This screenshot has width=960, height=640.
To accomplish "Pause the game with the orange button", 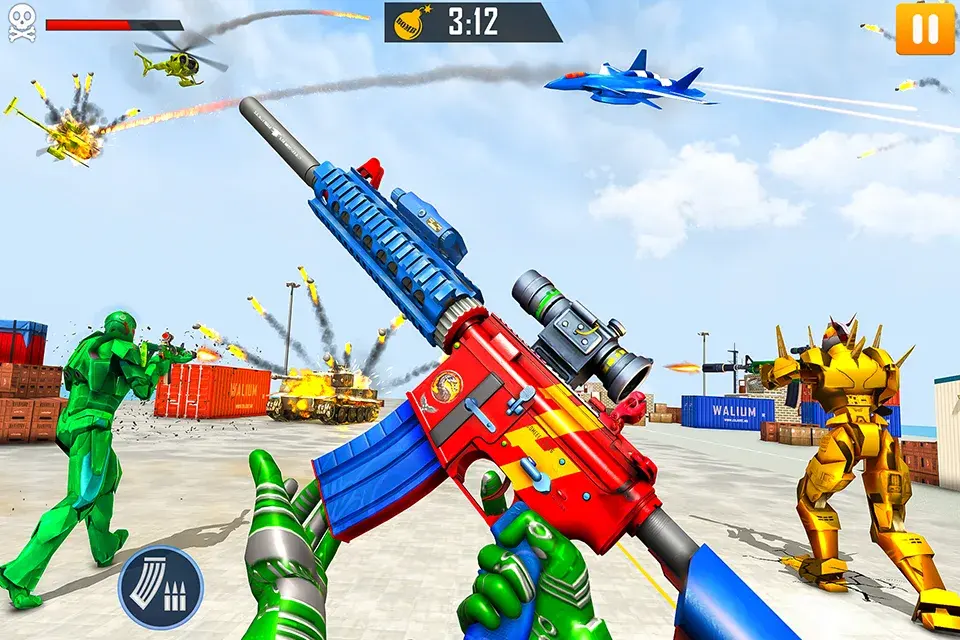I will 925,29.
